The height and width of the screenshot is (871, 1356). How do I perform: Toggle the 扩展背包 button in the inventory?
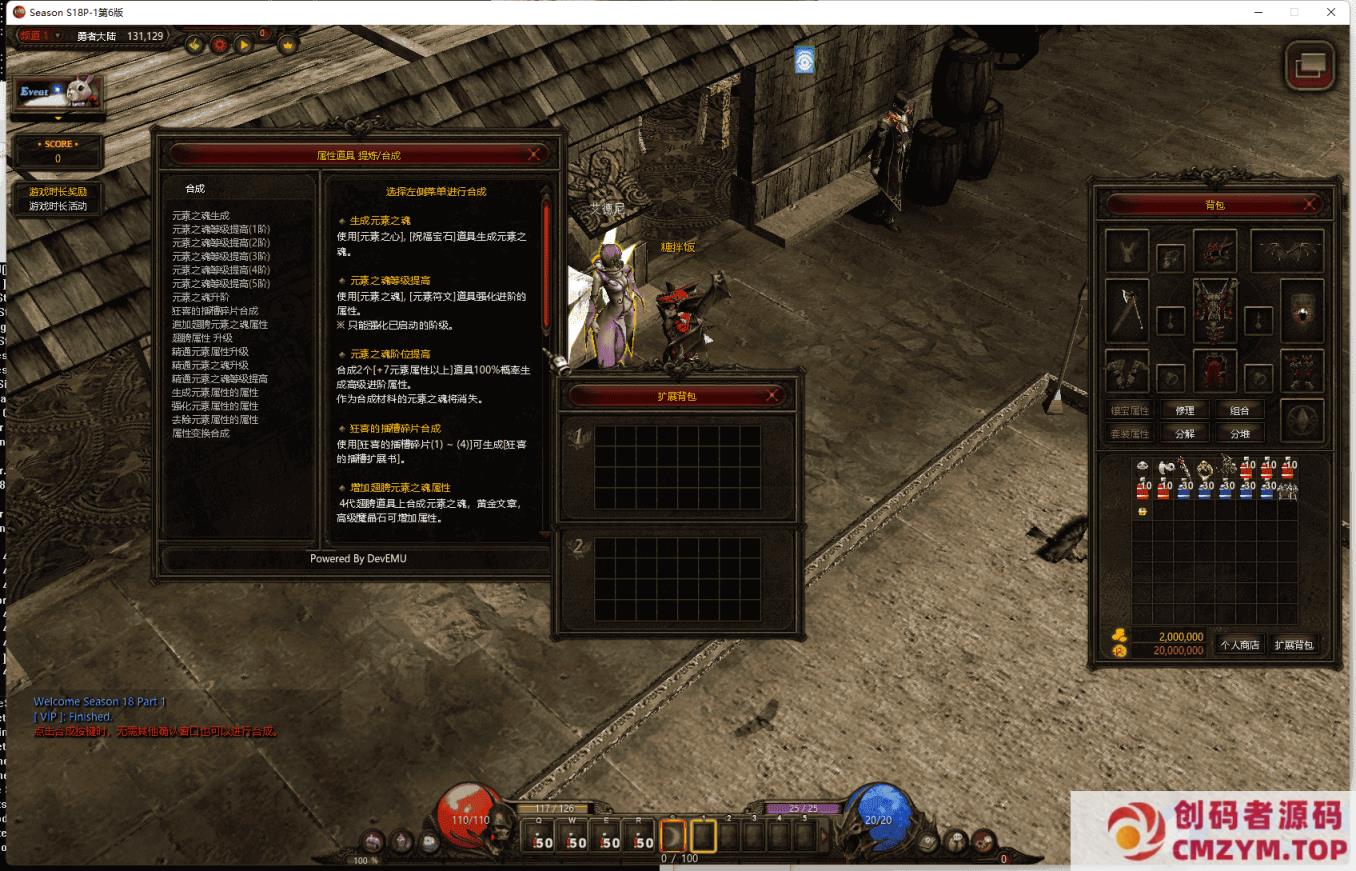coord(1294,645)
